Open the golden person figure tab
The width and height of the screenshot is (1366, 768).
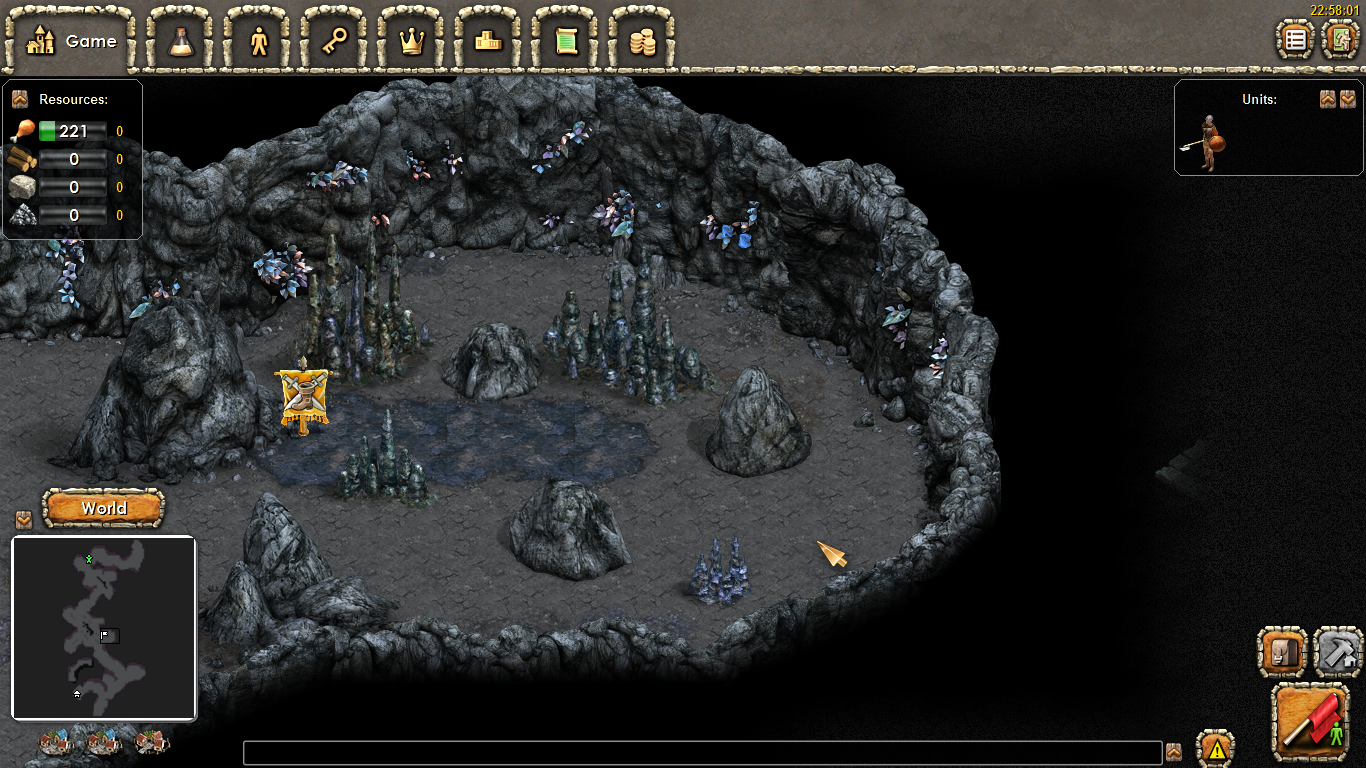259,41
